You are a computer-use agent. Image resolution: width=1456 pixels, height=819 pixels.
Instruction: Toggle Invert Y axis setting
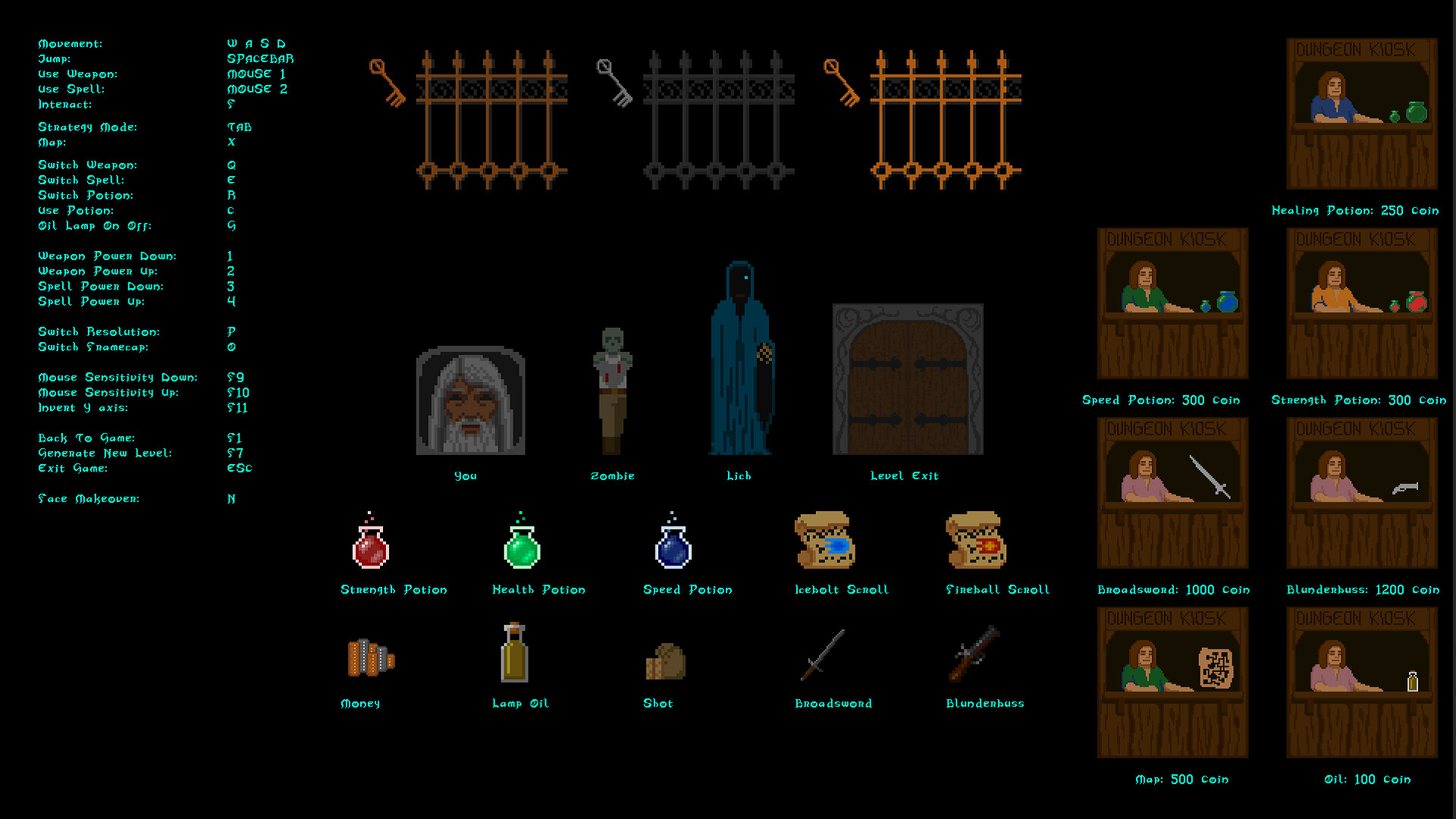click(86, 407)
